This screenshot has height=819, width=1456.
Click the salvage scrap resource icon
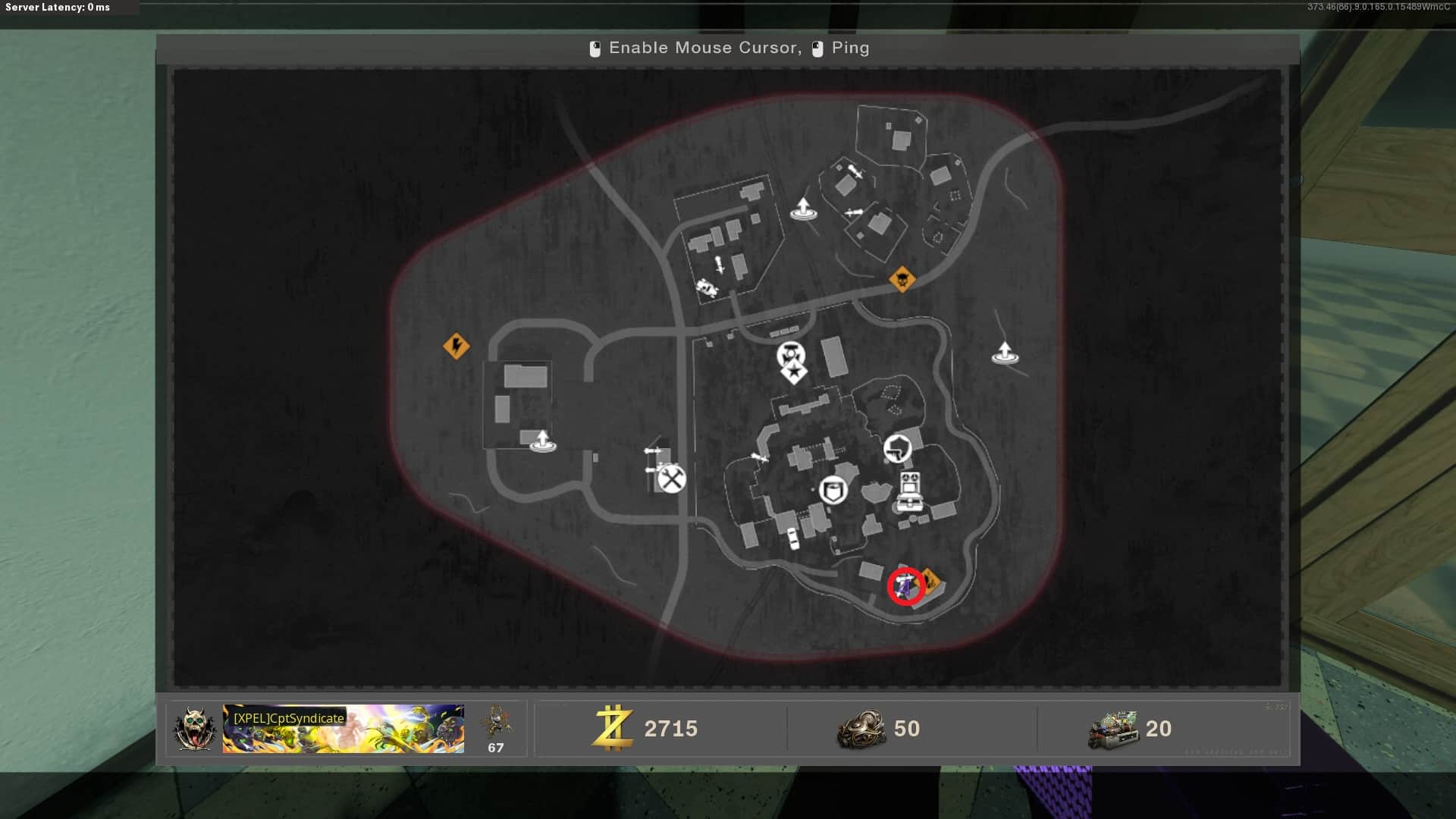coord(861,729)
